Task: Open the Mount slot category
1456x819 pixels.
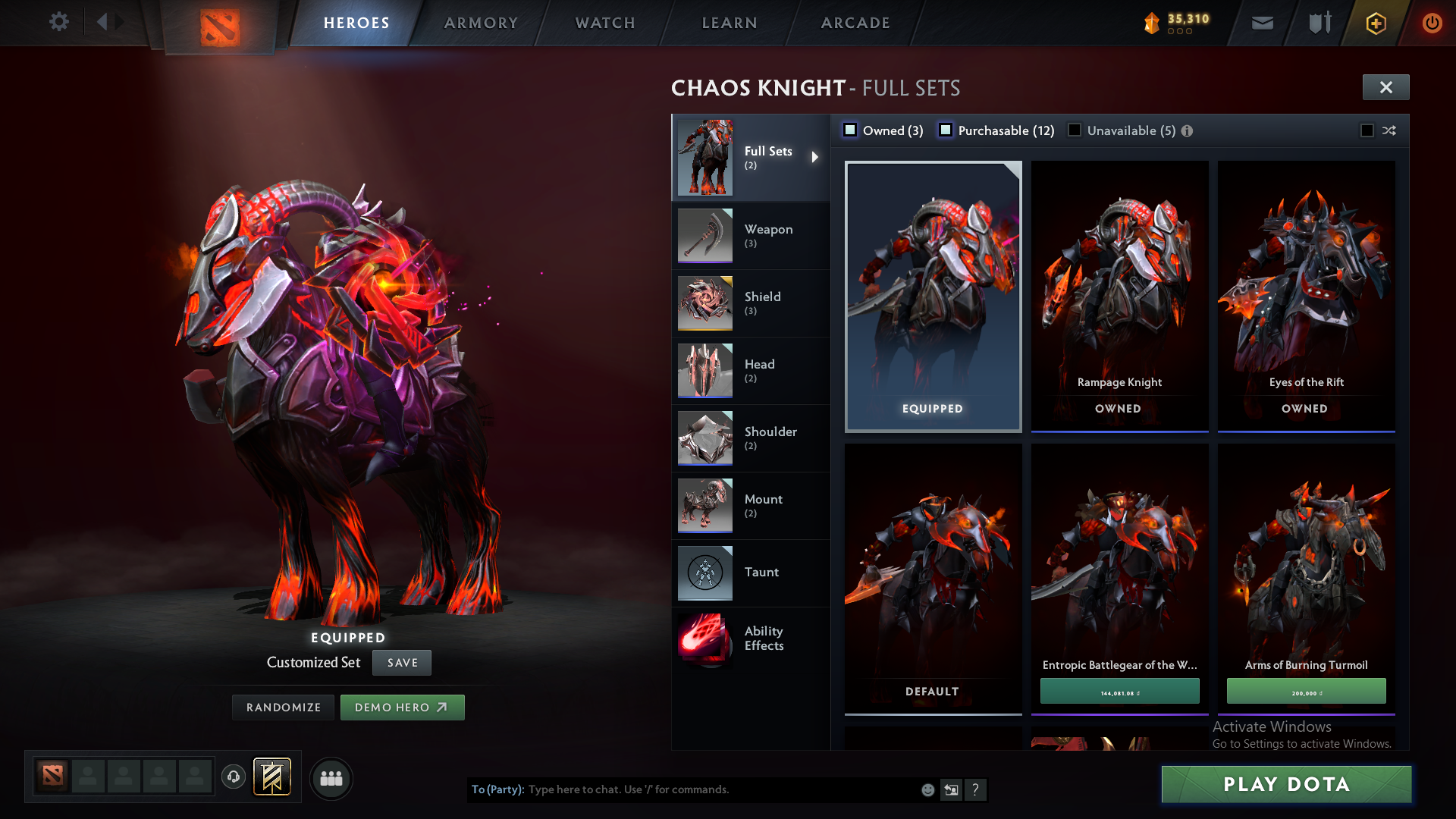Action: [x=750, y=506]
